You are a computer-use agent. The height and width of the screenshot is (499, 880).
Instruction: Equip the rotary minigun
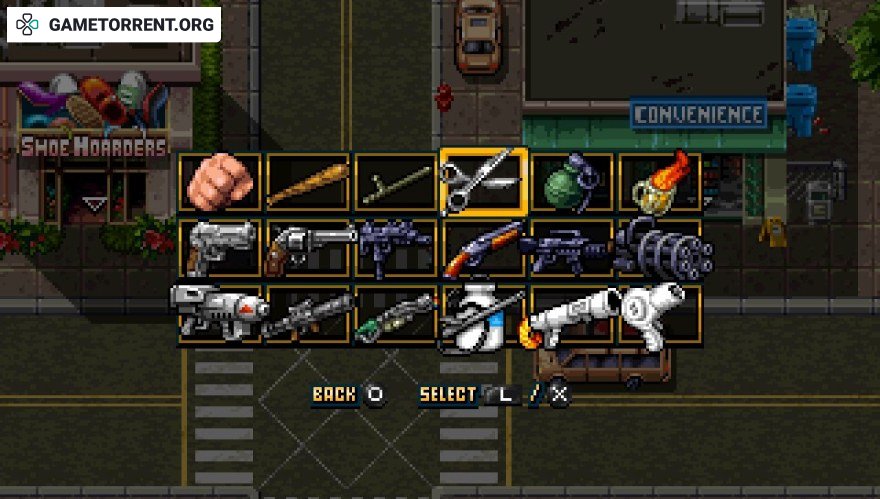[x=660, y=247]
